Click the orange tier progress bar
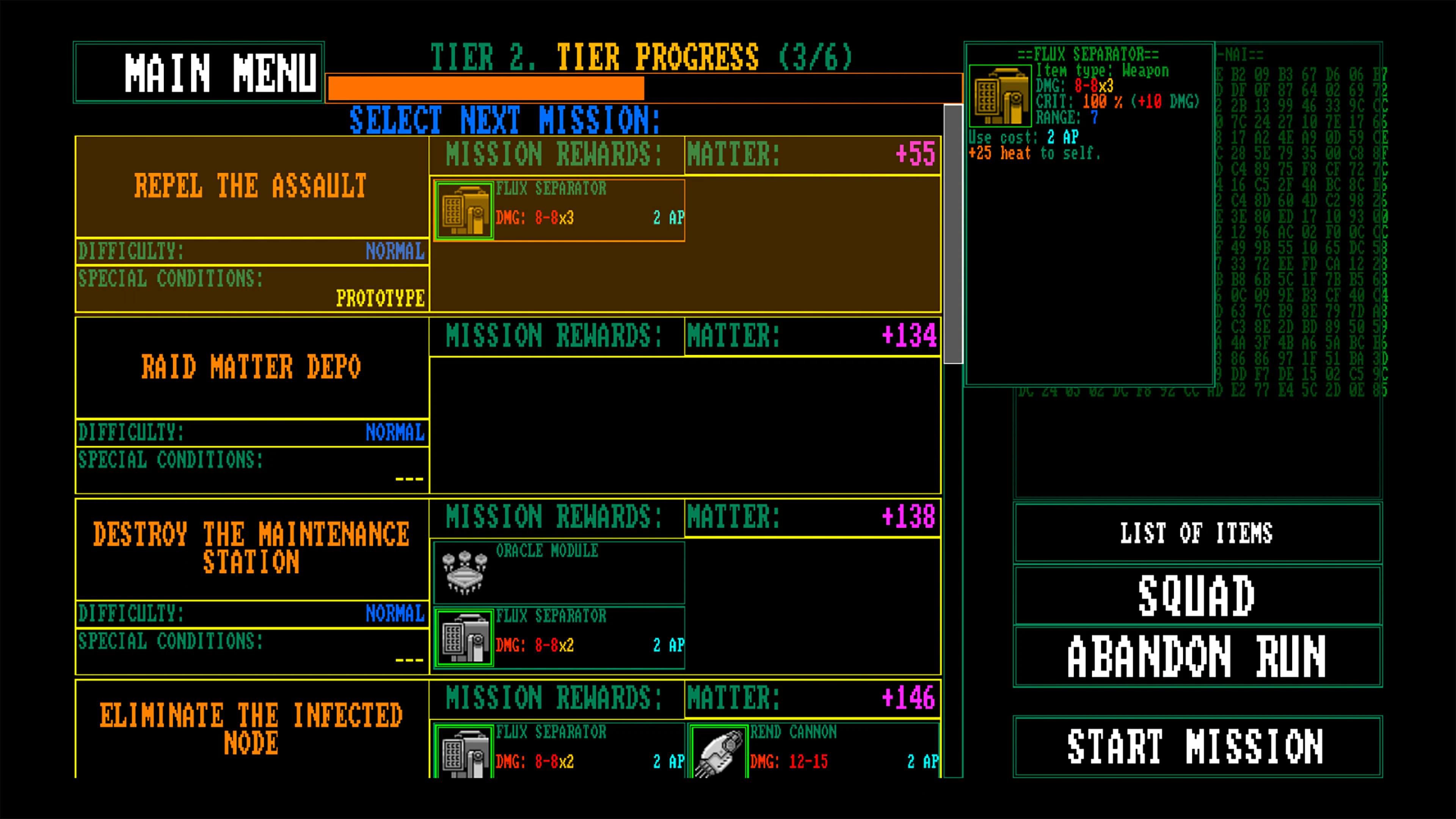 coord(485,88)
